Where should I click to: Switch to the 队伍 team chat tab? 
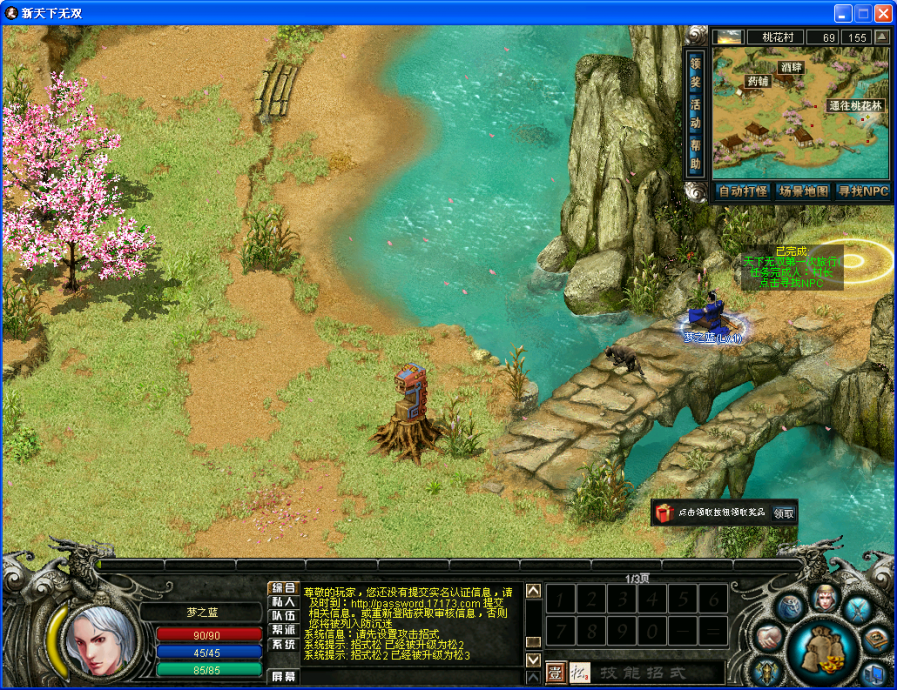click(x=283, y=616)
